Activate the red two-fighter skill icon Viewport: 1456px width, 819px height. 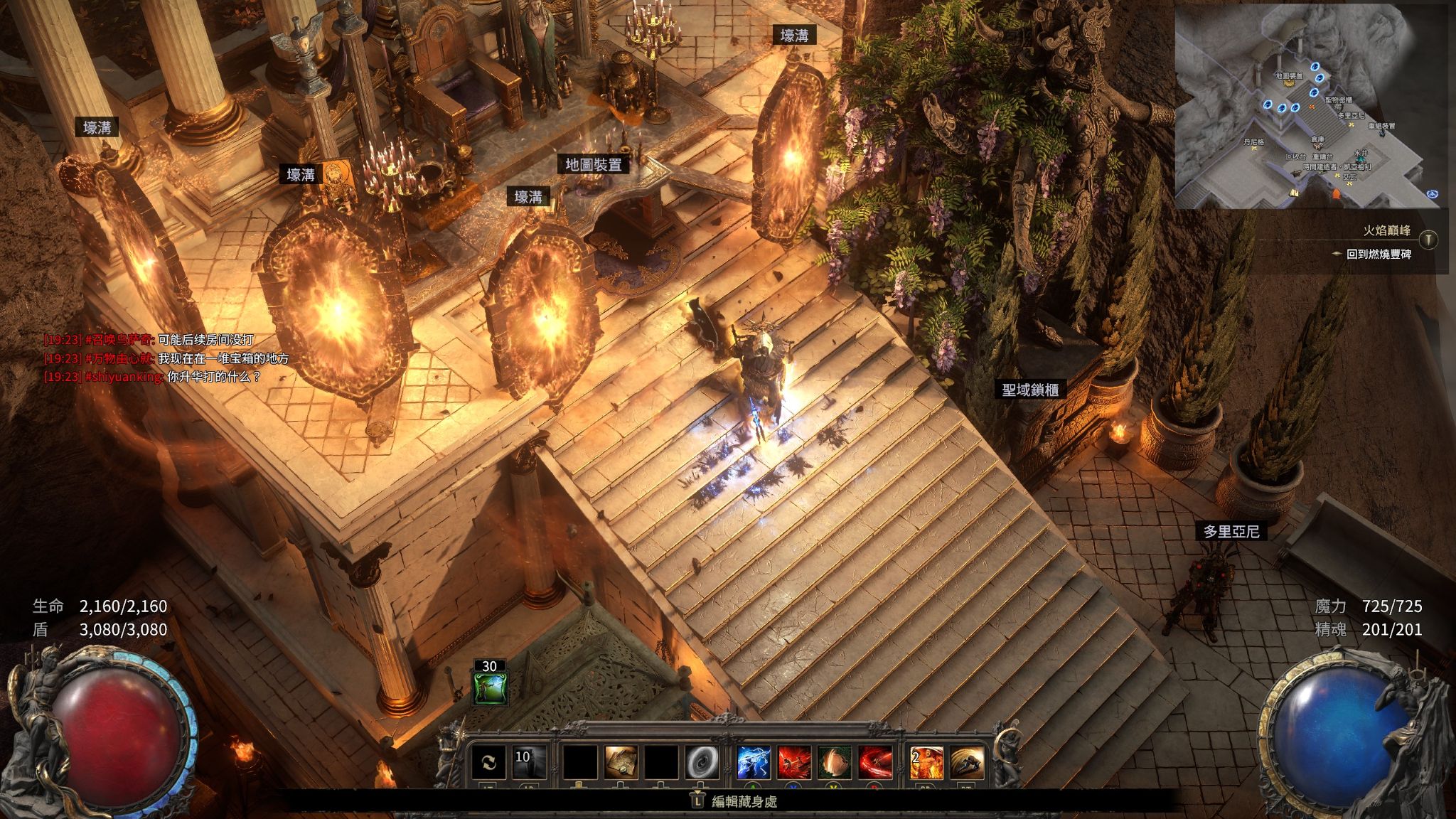pyautogui.click(x=795, y=762)
